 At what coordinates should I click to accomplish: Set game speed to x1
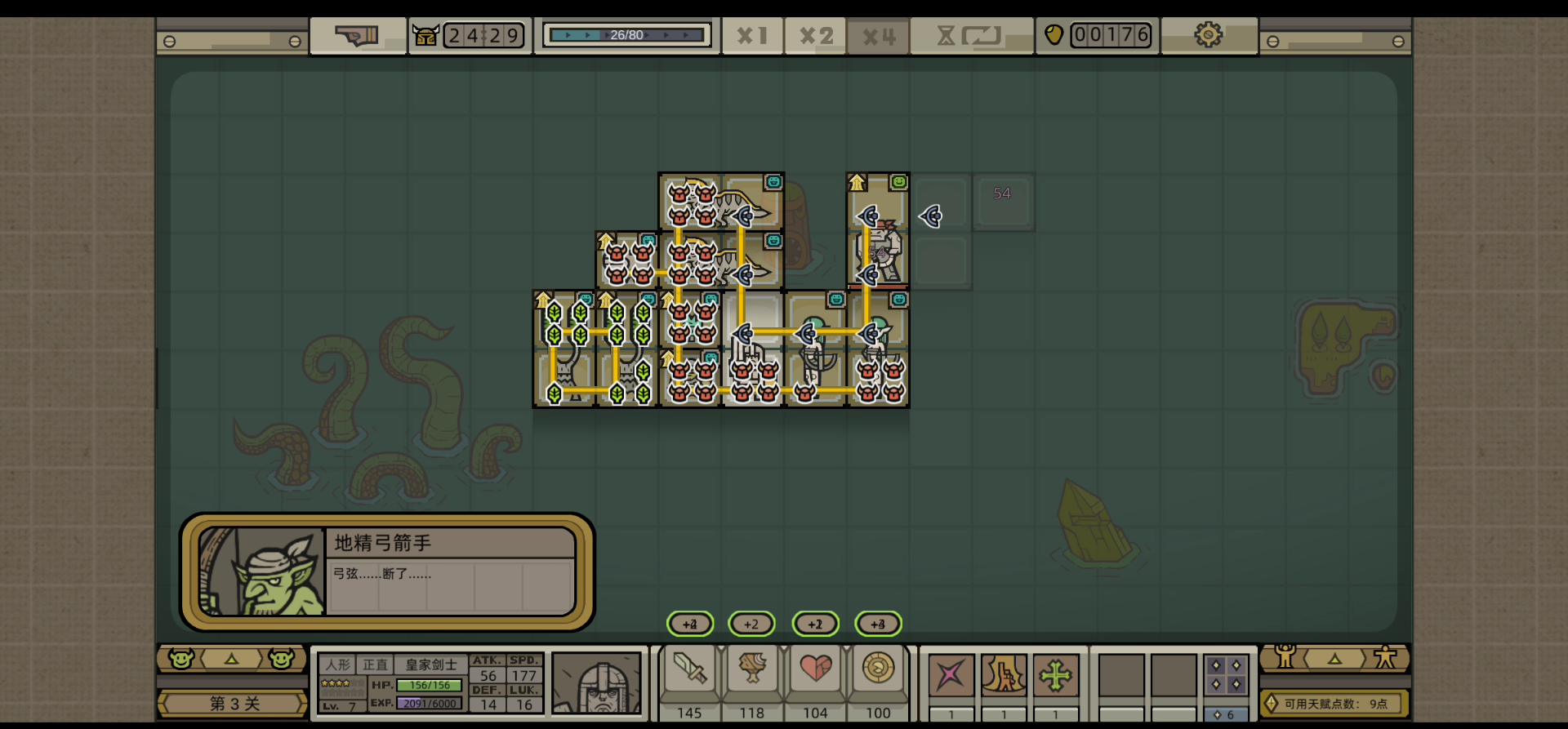751,36
